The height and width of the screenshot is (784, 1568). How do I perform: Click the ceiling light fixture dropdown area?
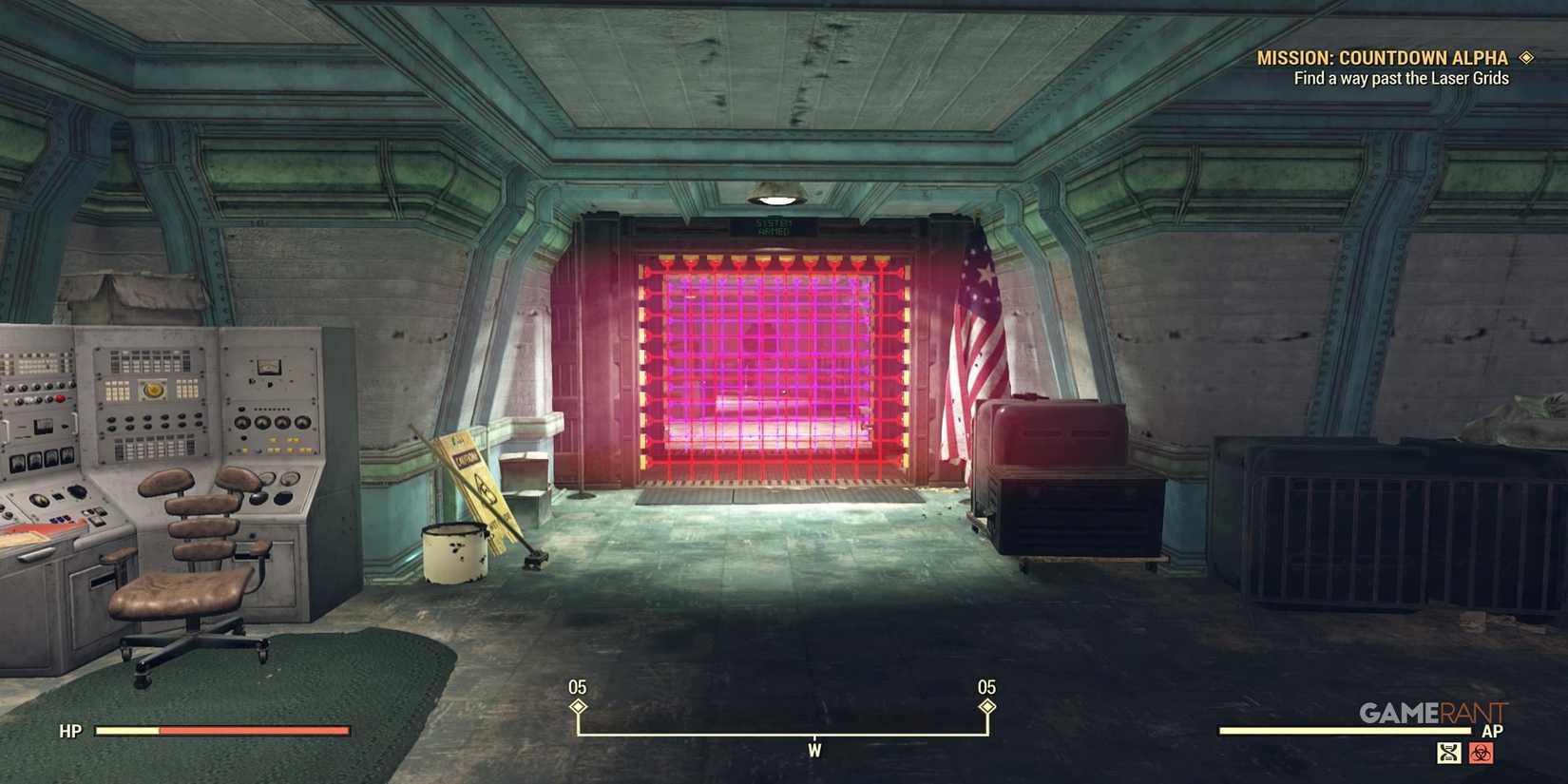777,198
